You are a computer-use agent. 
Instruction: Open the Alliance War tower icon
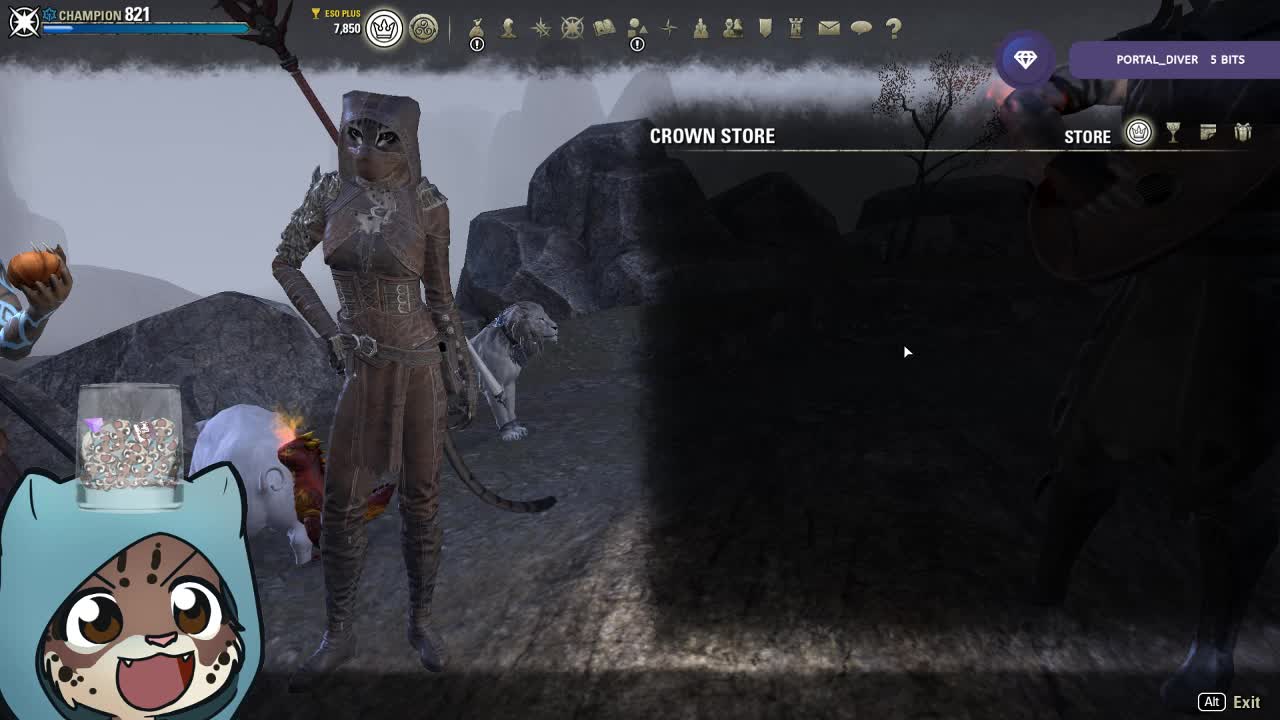click(796, 28)
